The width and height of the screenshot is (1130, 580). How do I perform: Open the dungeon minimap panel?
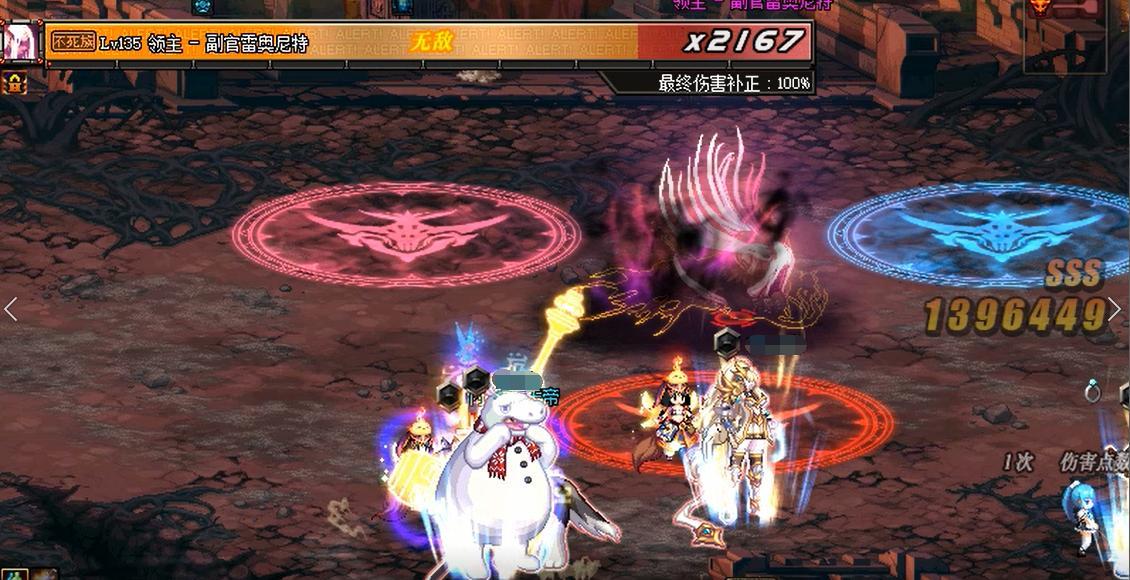1064,35
